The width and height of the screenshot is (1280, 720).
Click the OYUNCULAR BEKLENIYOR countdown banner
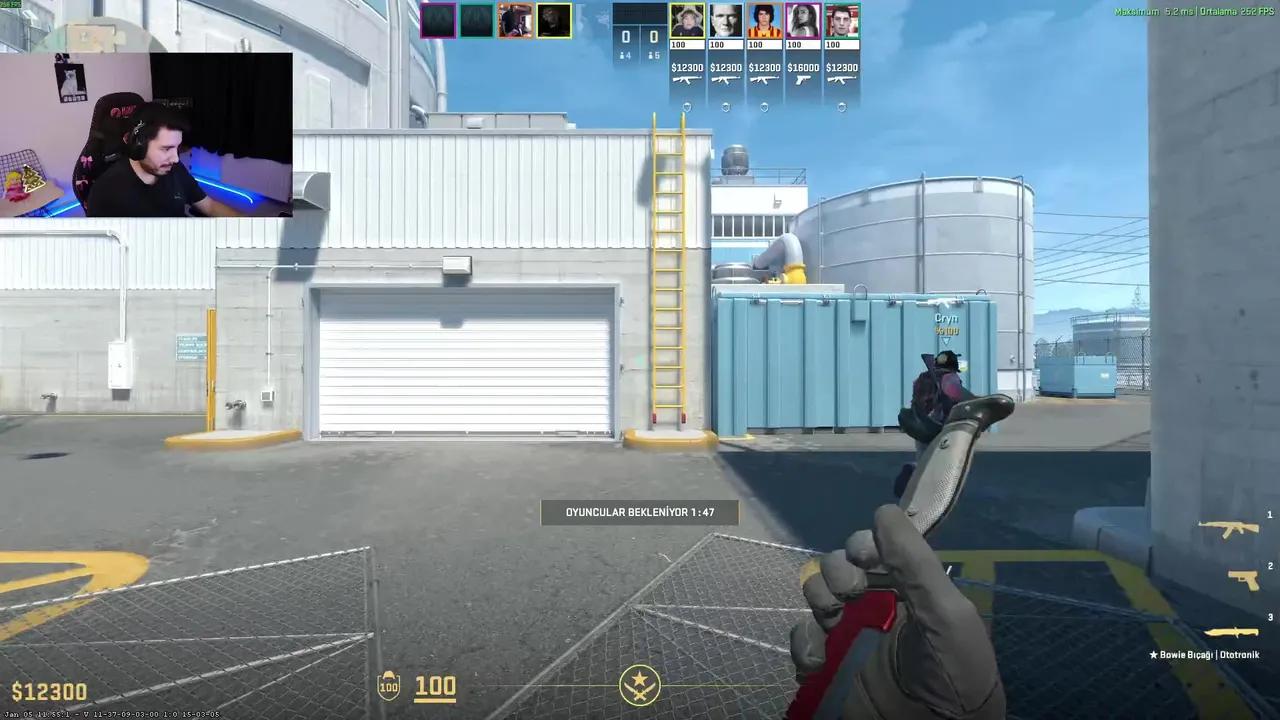[x=640, y=512]
